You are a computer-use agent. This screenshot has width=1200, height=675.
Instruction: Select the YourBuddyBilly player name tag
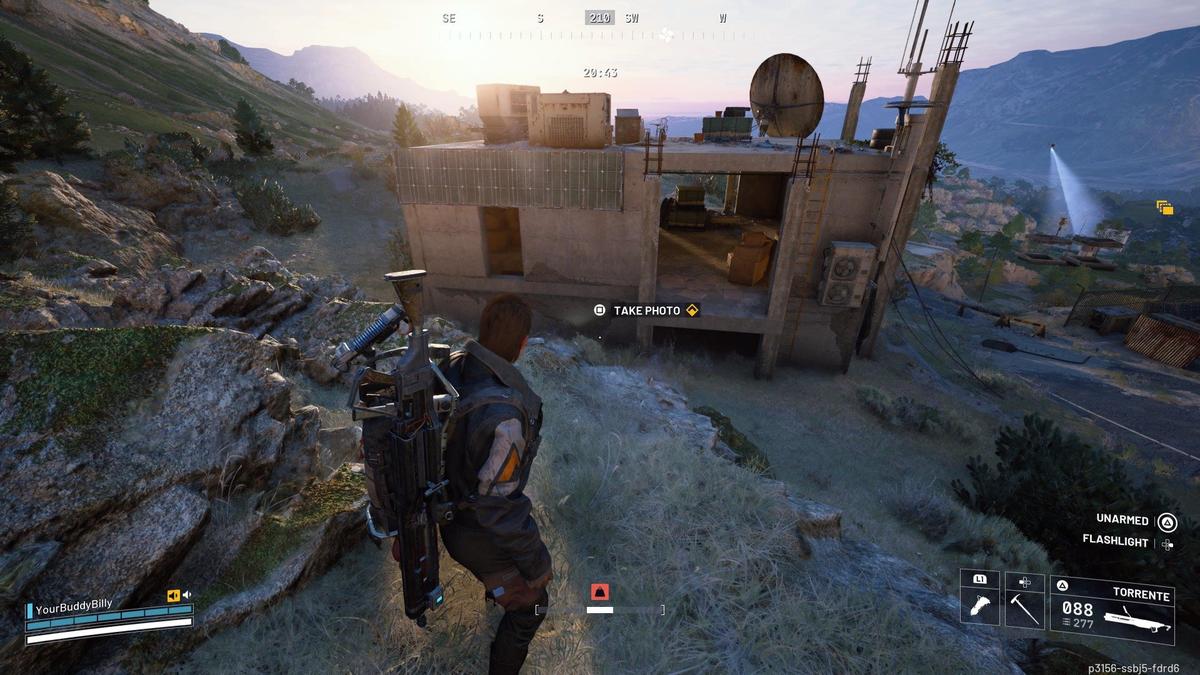click(x=73, y=605)
